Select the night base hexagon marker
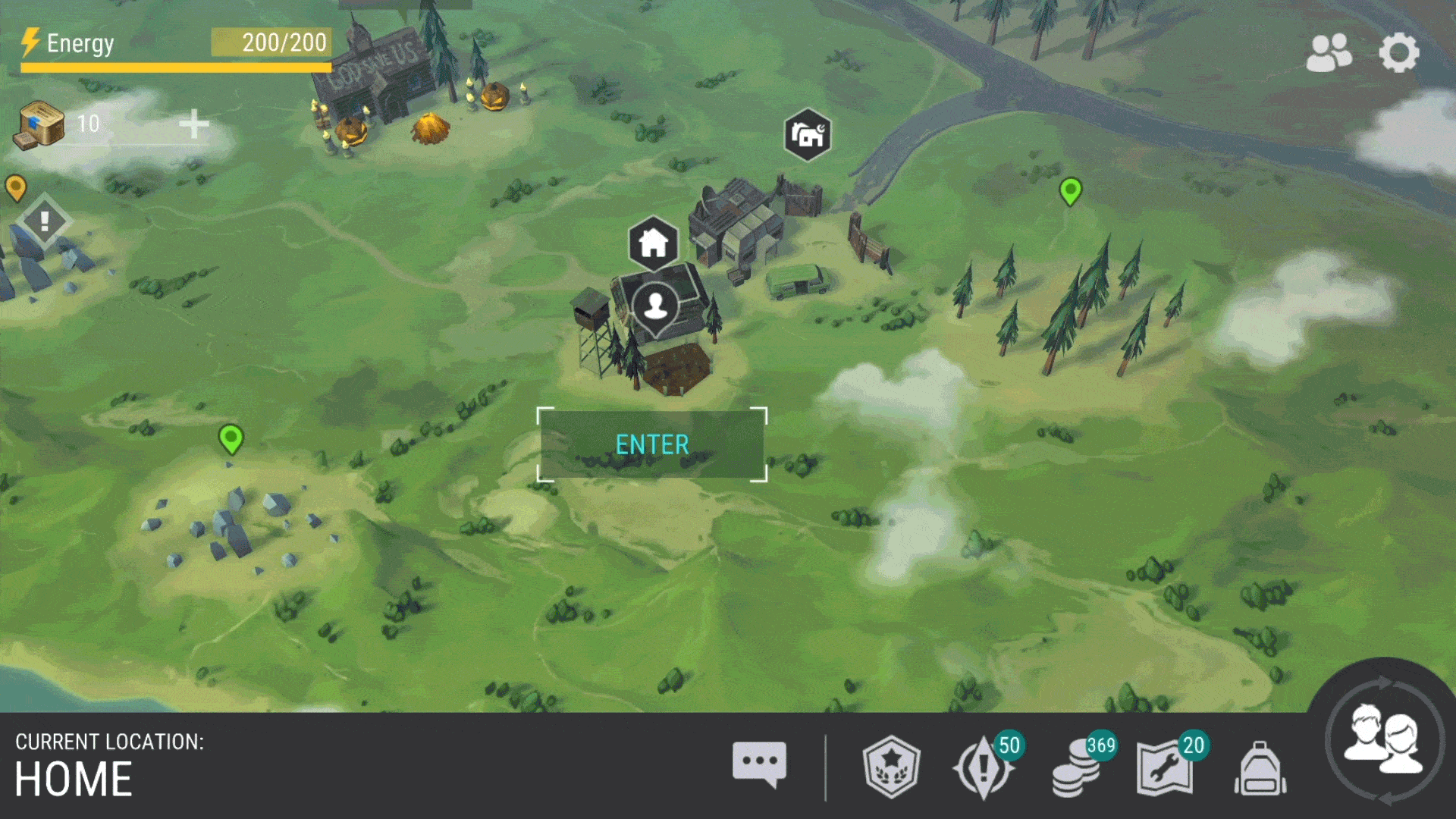 (808, 135)
